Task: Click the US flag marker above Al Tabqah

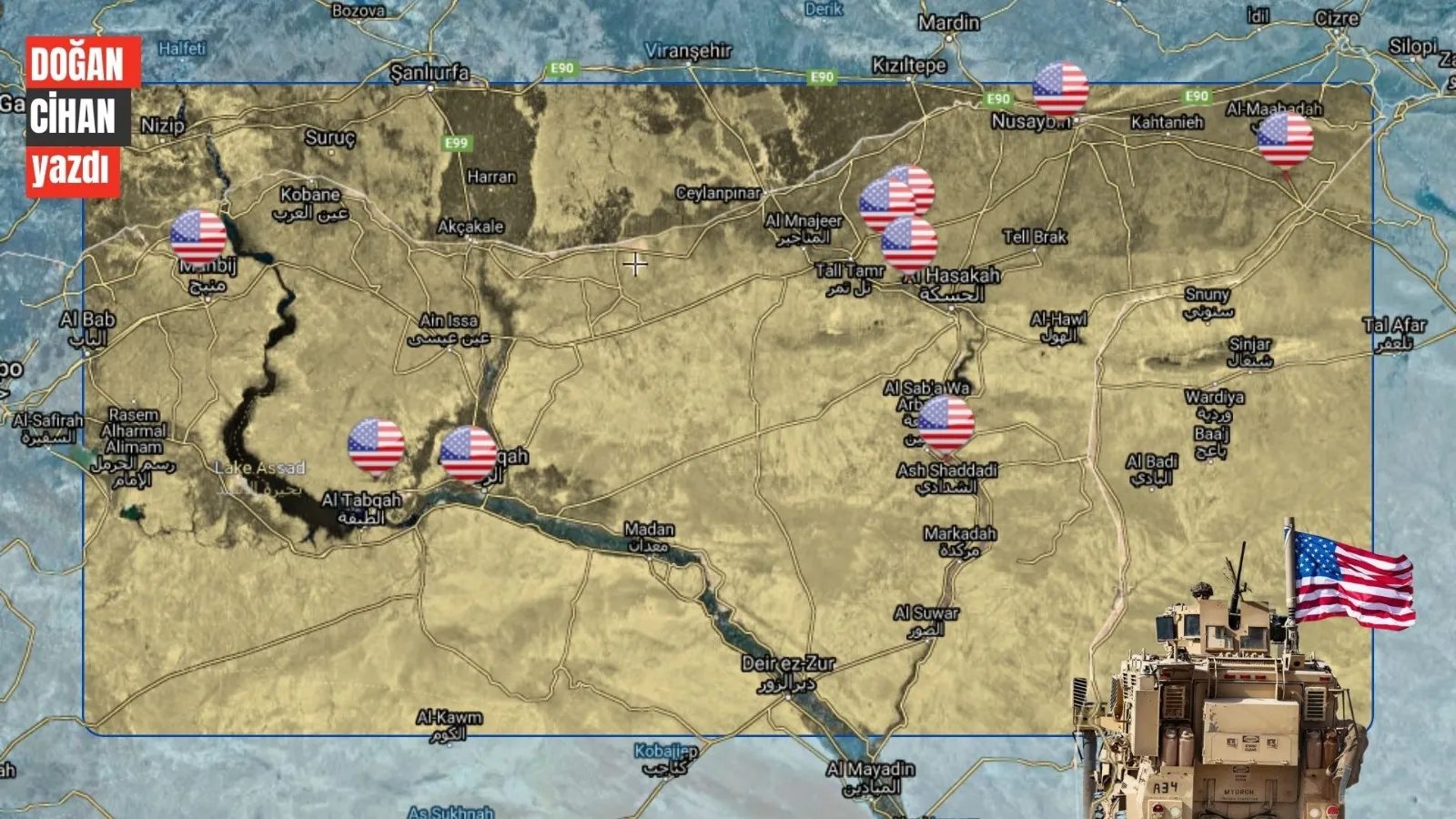Action: pos(376,446)
